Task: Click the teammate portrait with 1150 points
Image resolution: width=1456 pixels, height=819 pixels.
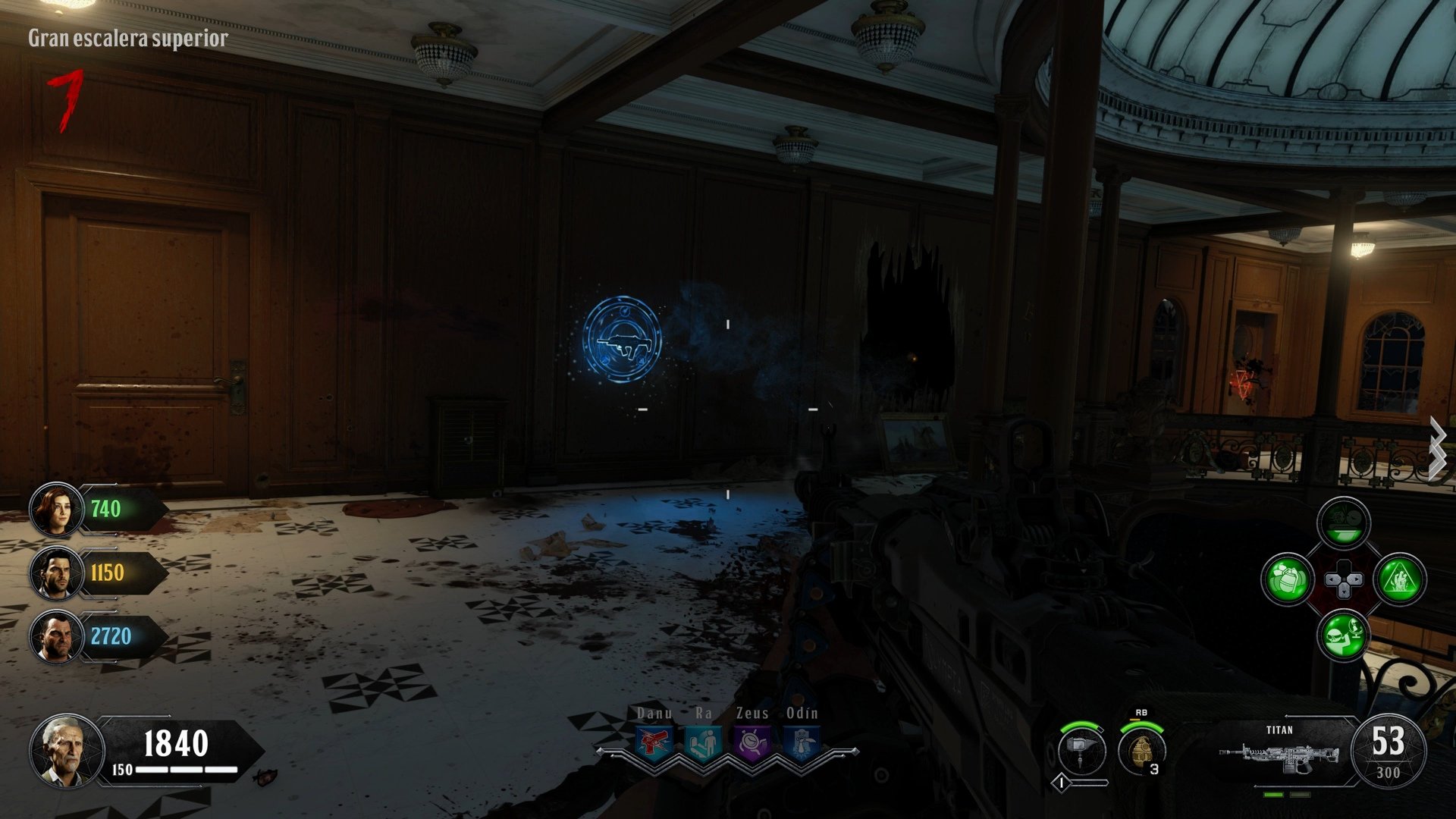Action: 56,573
